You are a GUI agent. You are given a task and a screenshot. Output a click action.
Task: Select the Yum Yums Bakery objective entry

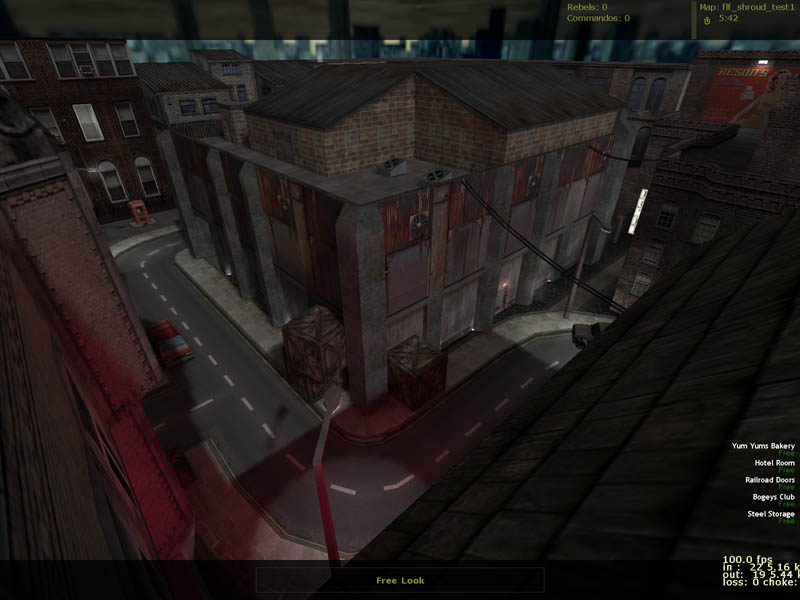pos(763,446)
